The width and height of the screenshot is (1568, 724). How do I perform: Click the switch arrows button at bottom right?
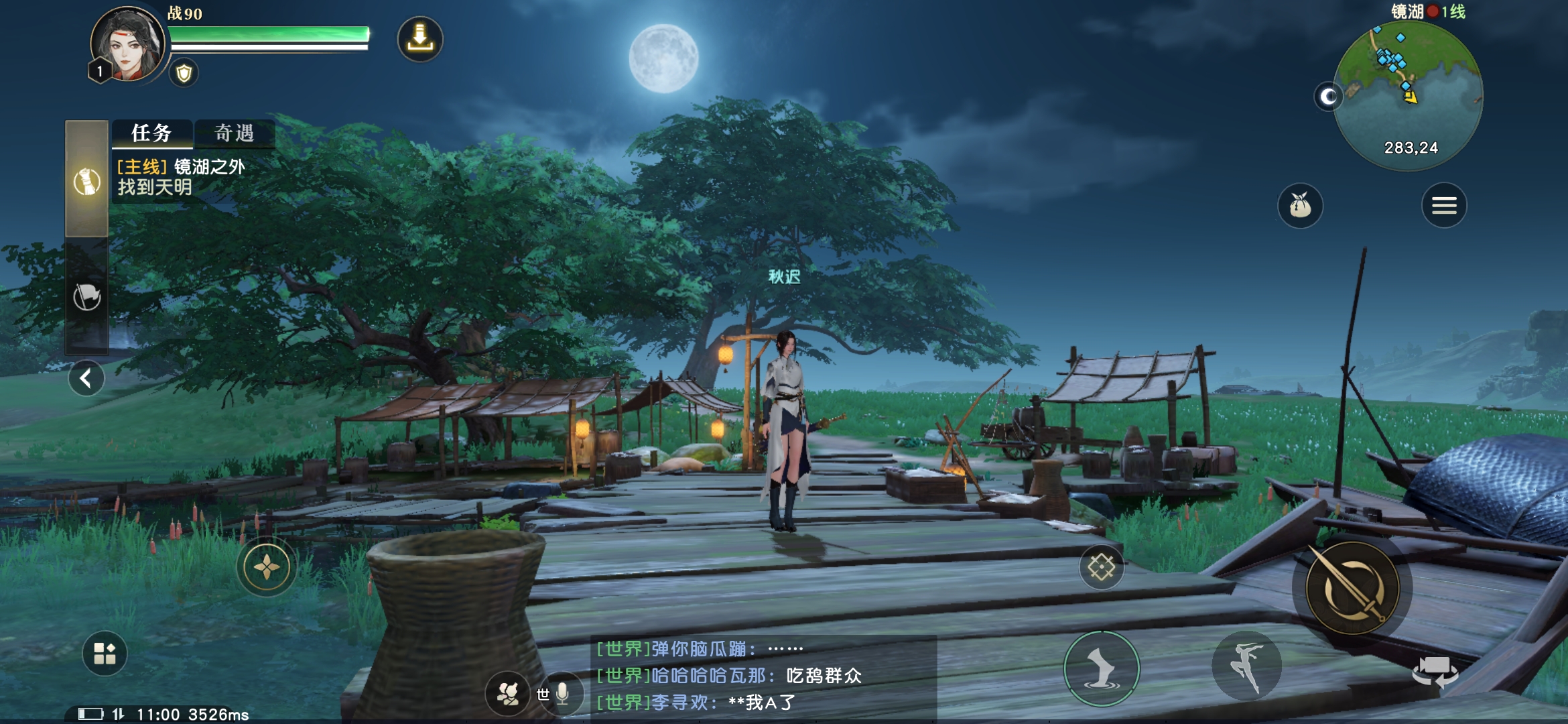[x=1435, y=671]
